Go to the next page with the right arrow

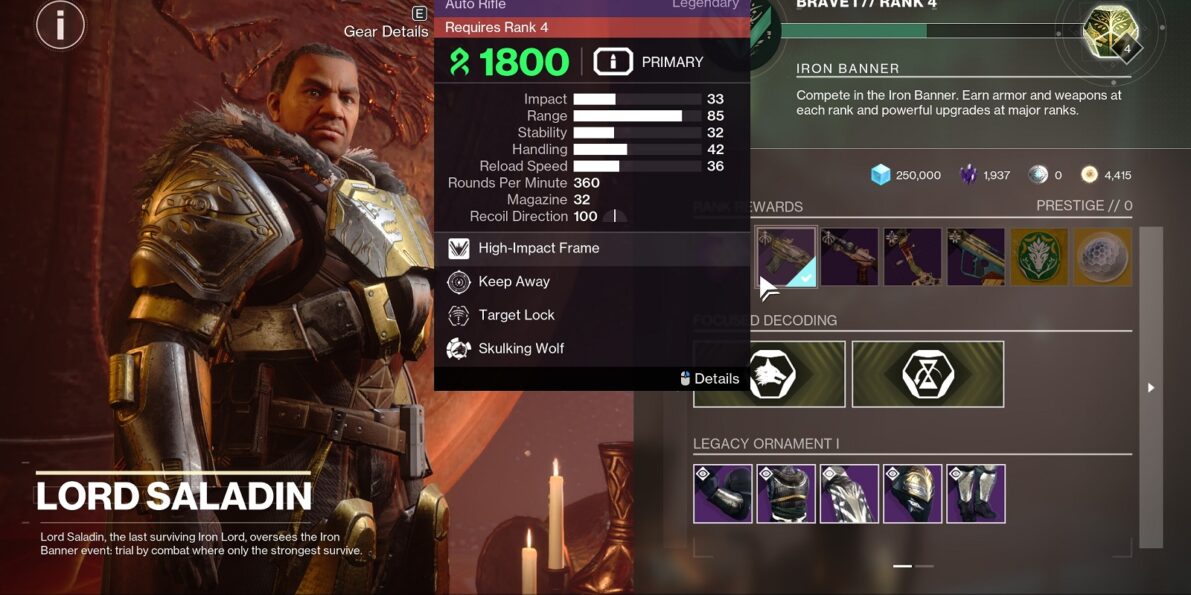click(x=1151, y=387)
